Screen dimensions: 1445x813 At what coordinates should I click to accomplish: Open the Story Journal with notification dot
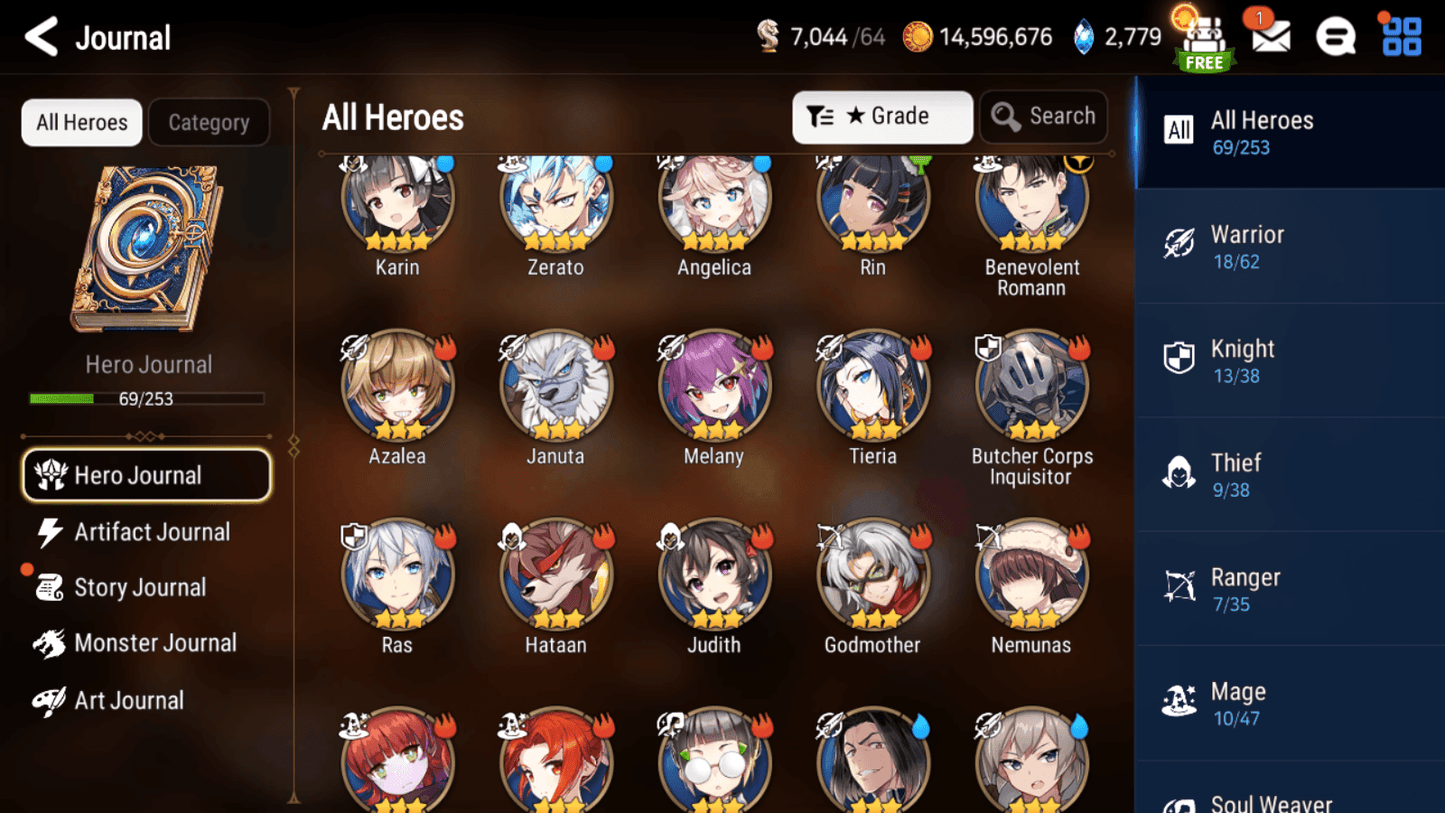[x=146, y=587]
